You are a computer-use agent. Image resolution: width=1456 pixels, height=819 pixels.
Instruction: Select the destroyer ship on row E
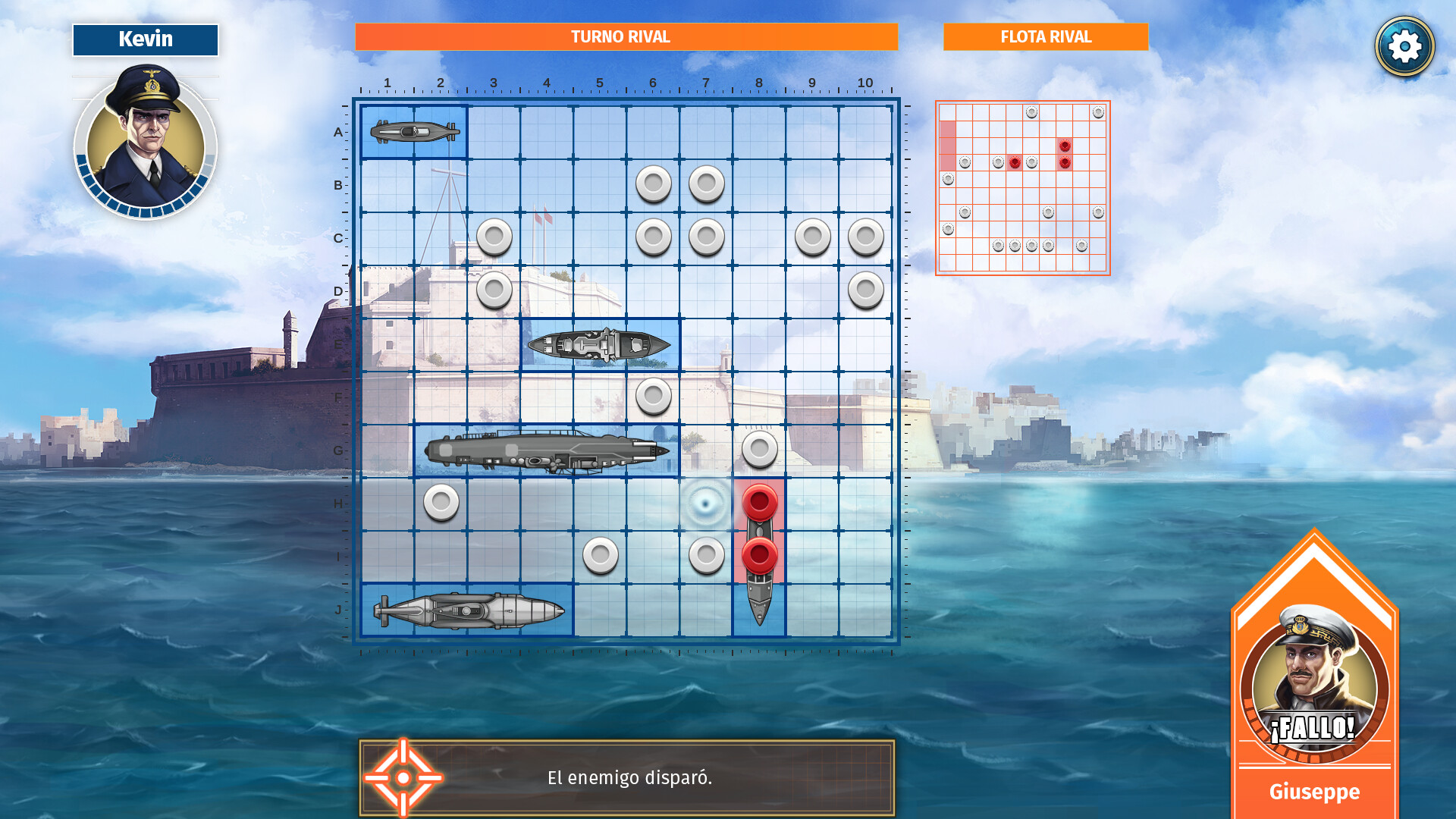[x=599, y=344]
